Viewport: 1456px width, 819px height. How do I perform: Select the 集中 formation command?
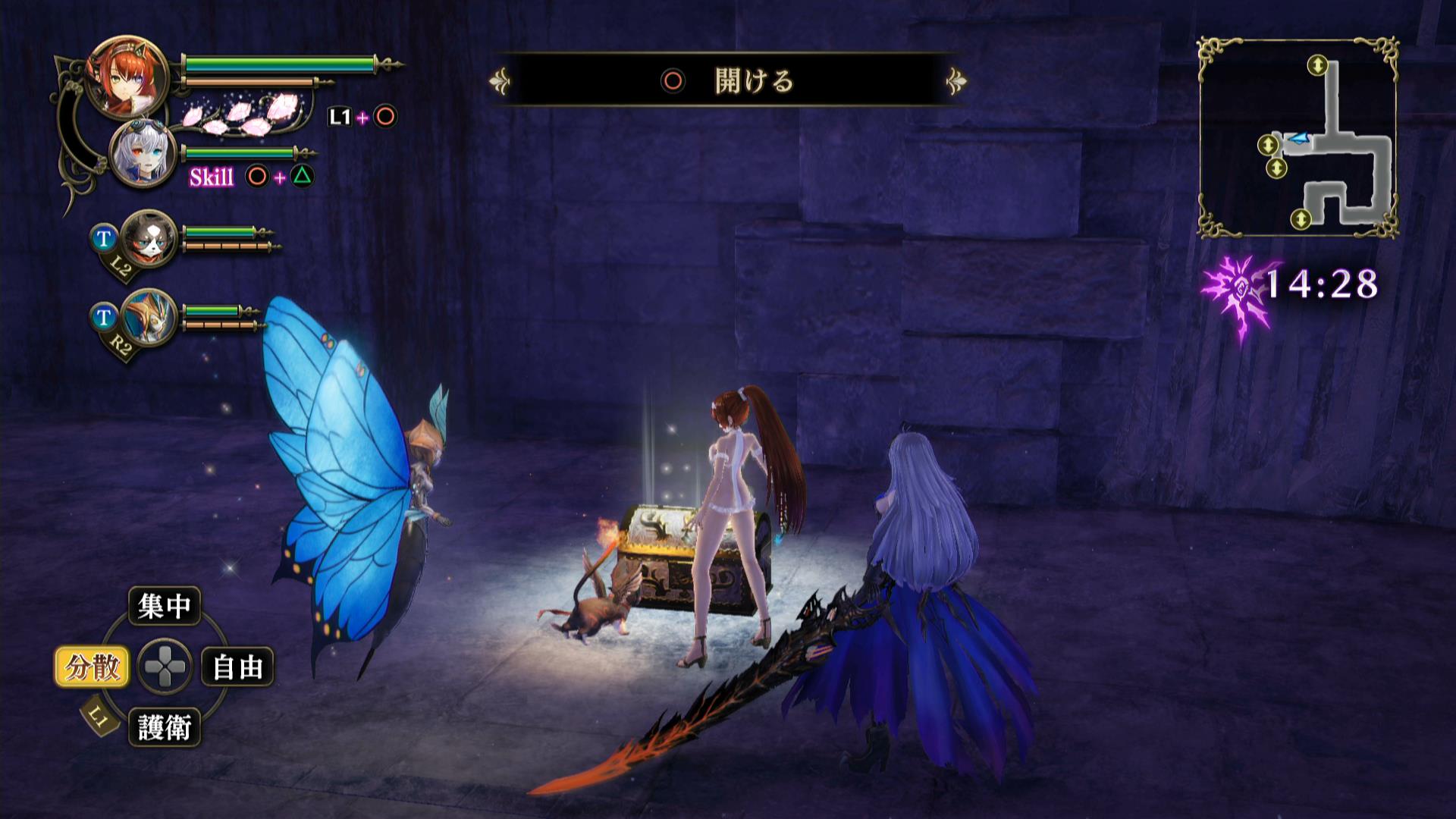164,606
